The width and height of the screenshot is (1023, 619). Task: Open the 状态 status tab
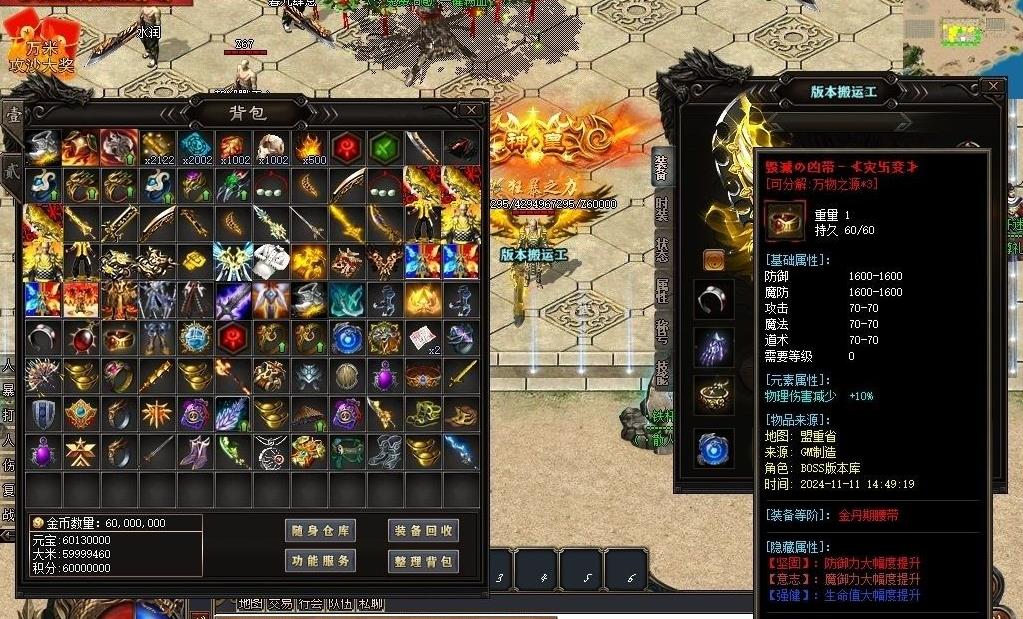(x=662, y=250)
